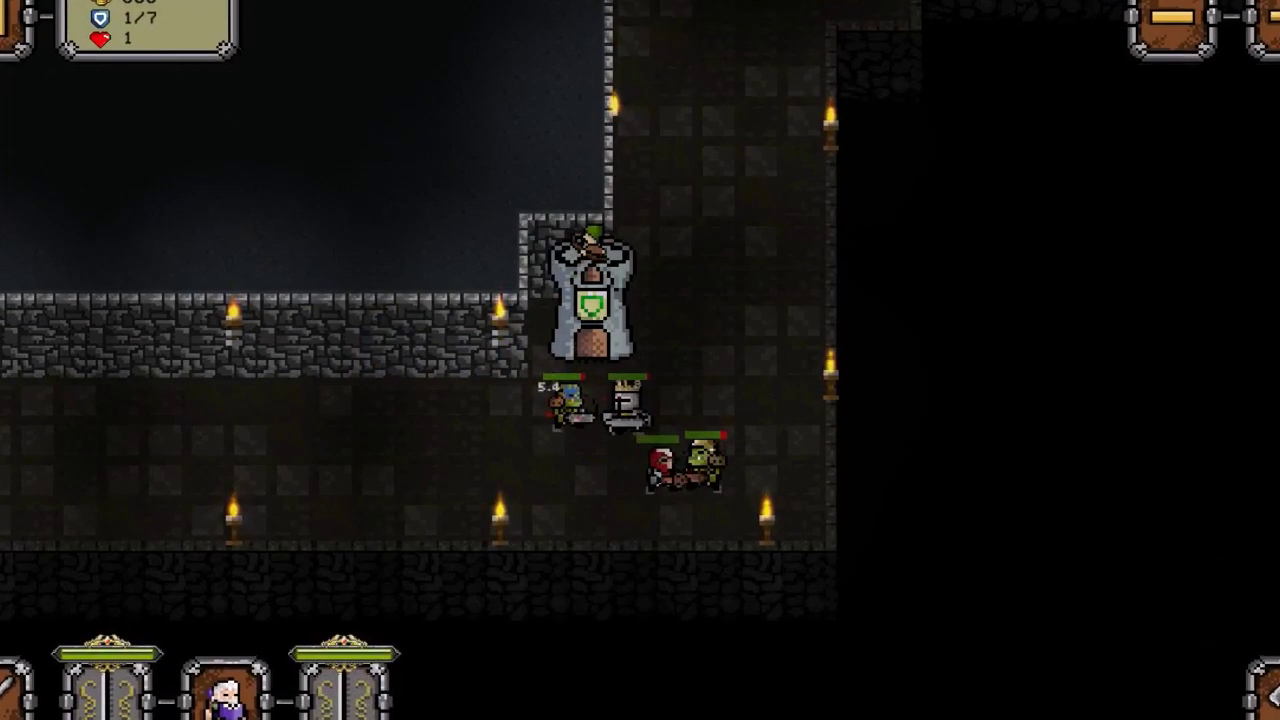This screenshot has width=1280, height=720.
Task: Click the blue shield wave counter icon
Action: (100, 18)
